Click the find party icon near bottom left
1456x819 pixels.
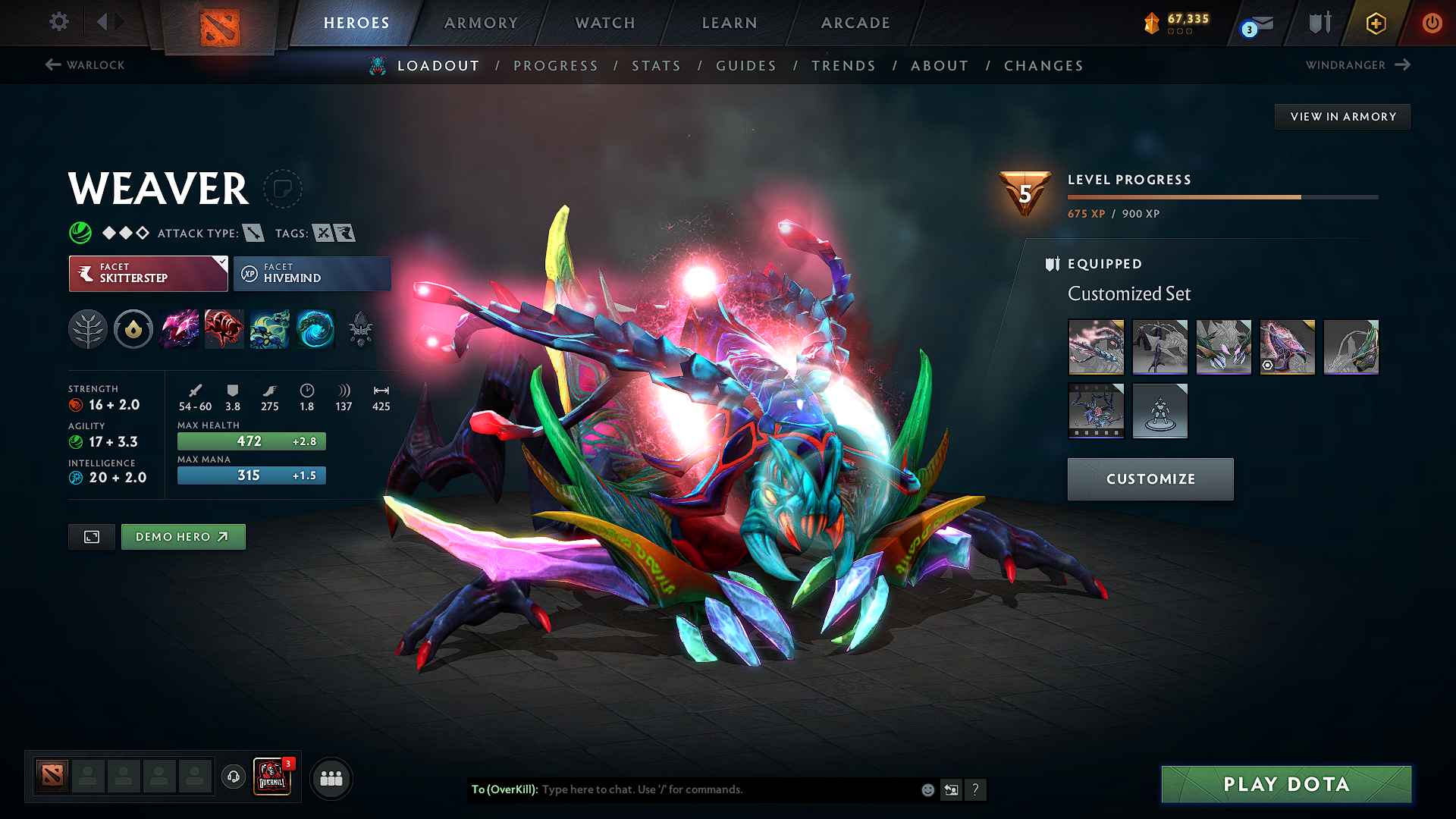click(x=331, y=777)
